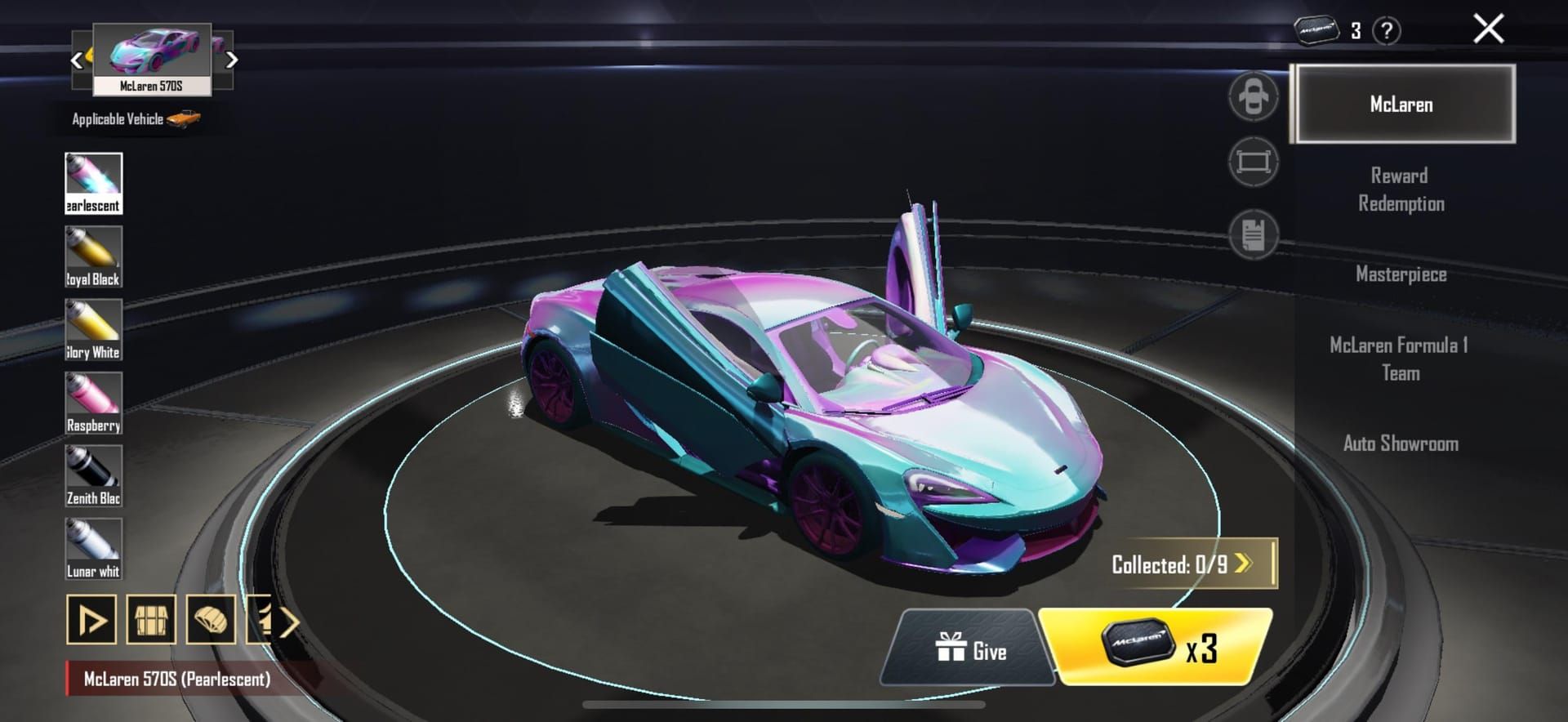This screenshot has height=722, width=1568.
Task: Enable the Royal Black paint option
Action: (93, 253)
